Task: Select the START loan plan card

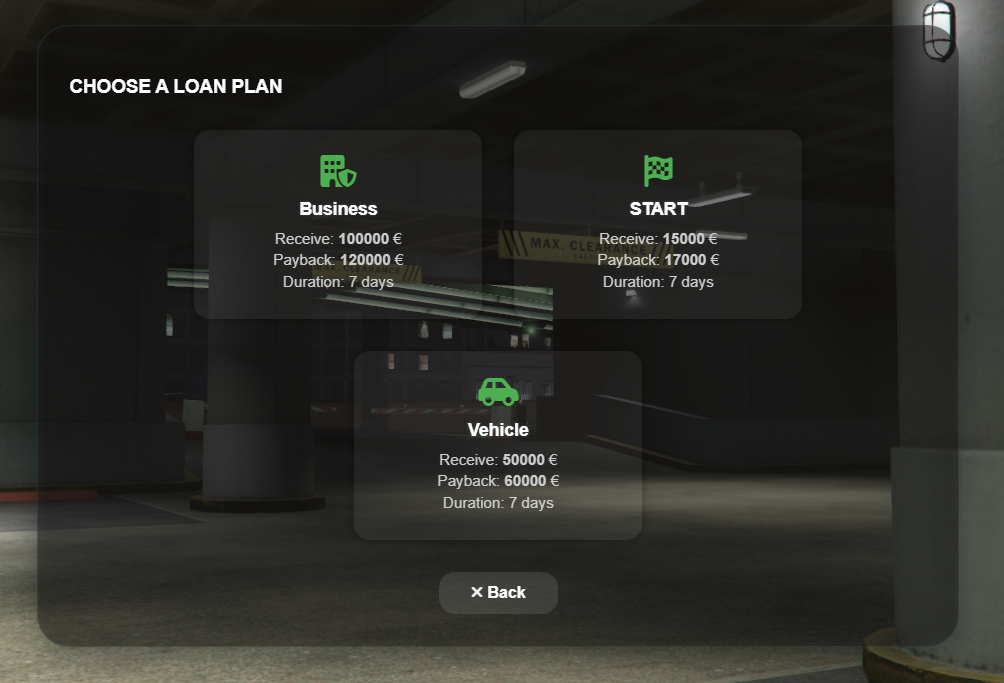Action: (x=658, y=224)
